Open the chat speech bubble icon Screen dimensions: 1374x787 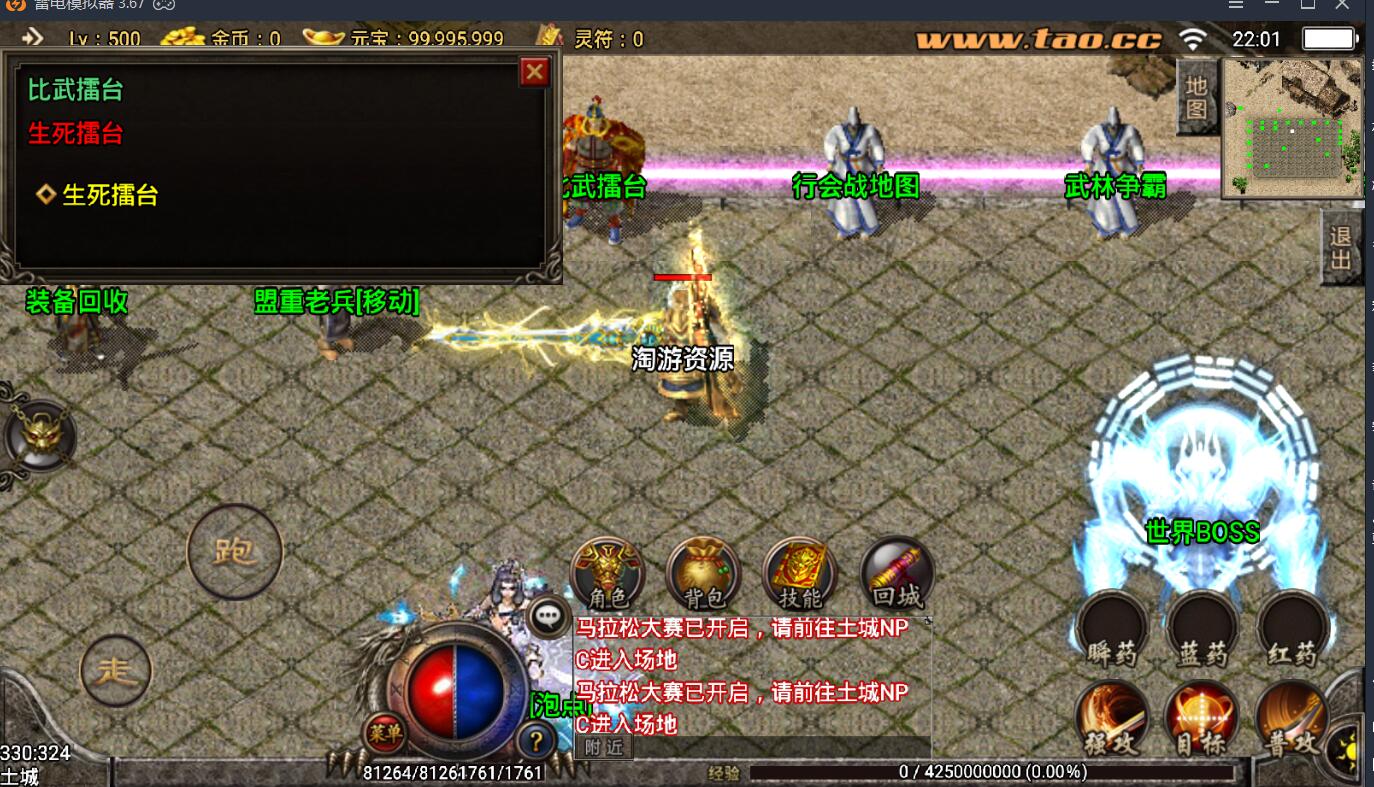[548, 616]
